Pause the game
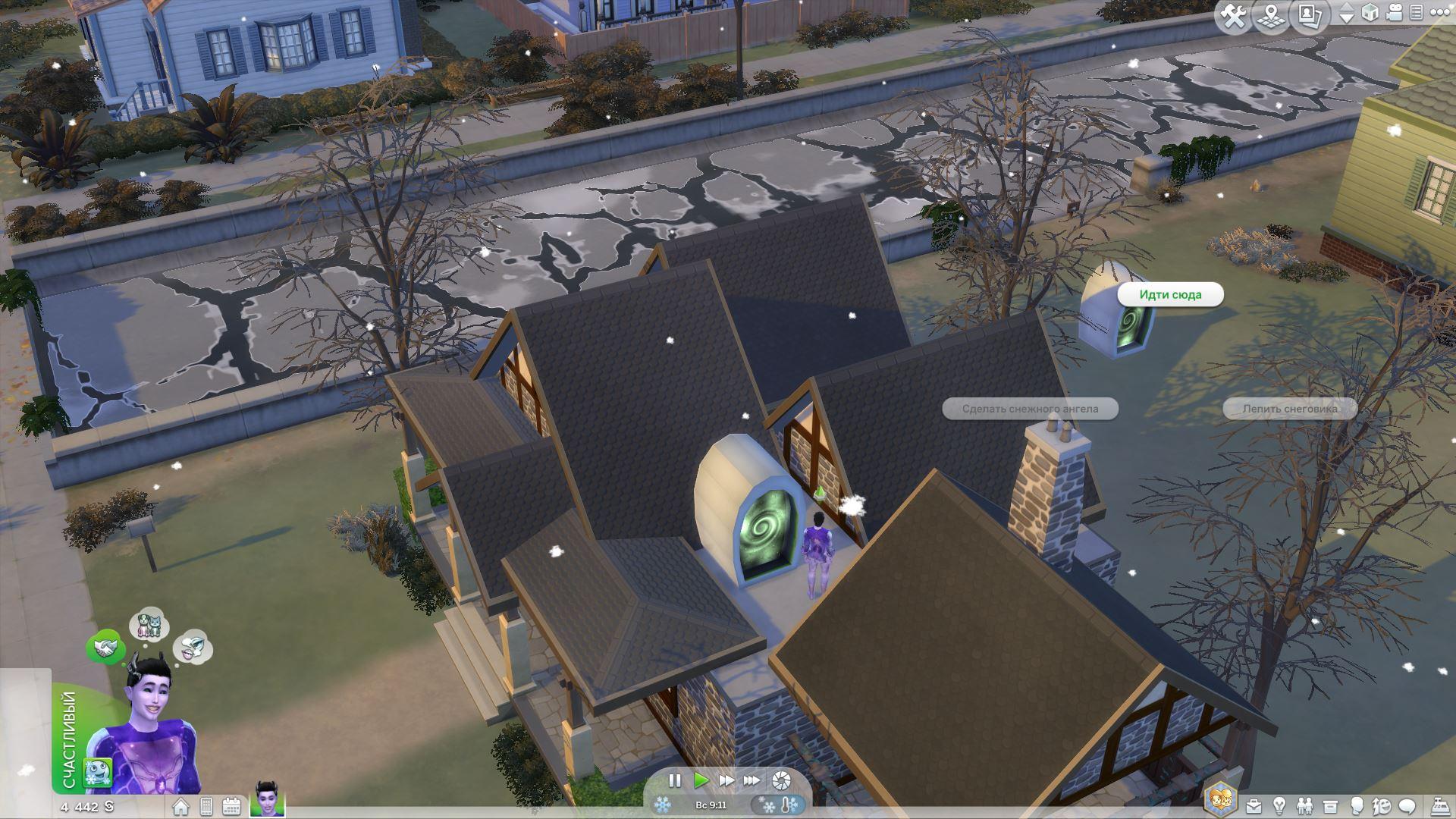1456x819 pixels. [x=674, y=780]
